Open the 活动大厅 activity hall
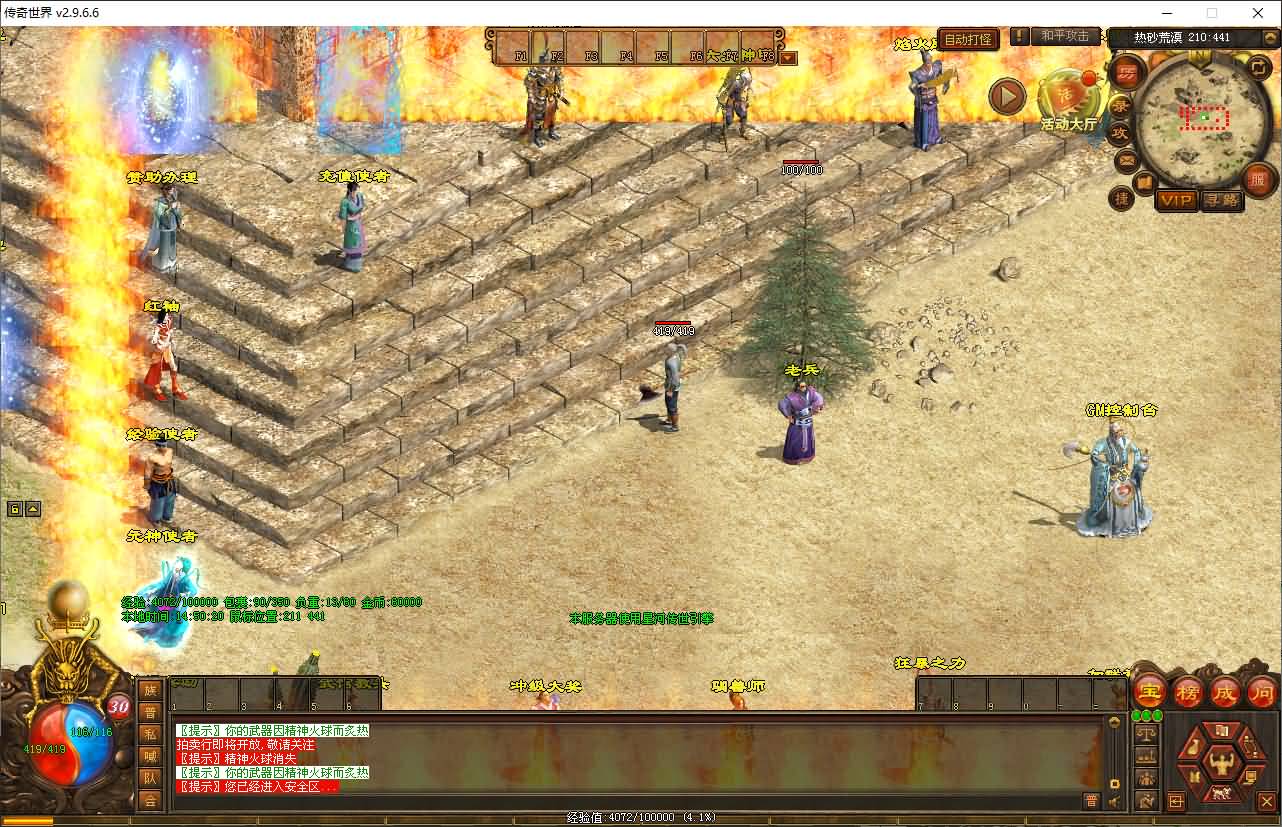Viewport: 1282px width, 827px height. point(1067,100)
